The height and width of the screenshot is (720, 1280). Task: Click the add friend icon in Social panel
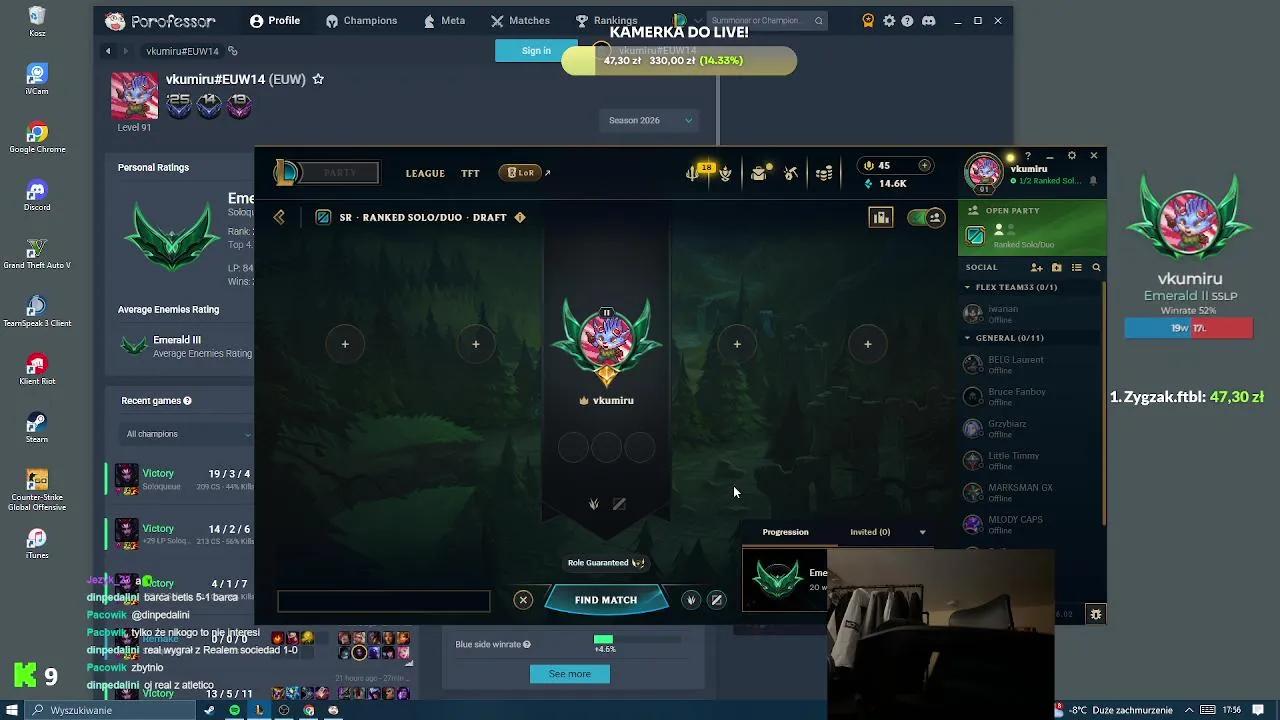point(1036,267)
